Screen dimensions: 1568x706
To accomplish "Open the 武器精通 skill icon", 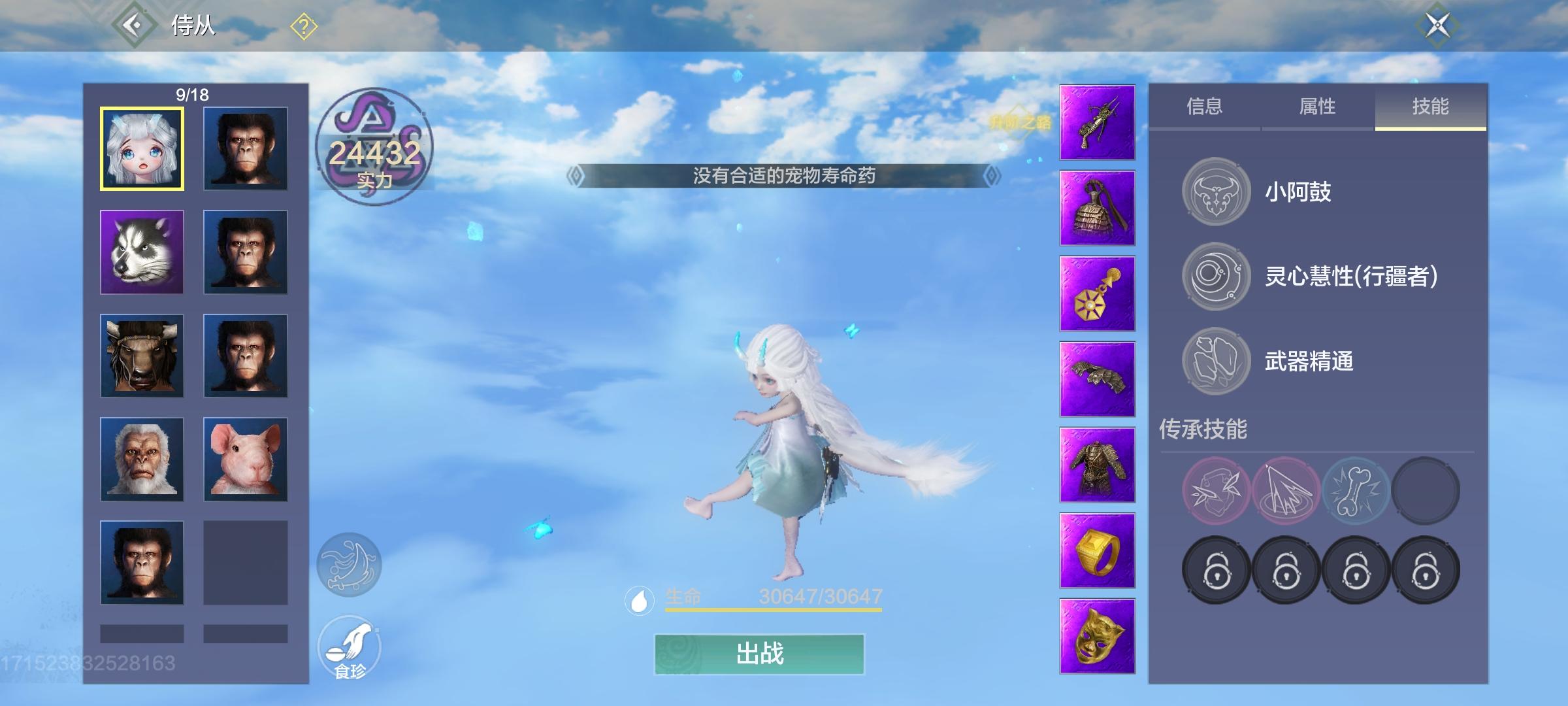I will click(x=1217, y=360).
